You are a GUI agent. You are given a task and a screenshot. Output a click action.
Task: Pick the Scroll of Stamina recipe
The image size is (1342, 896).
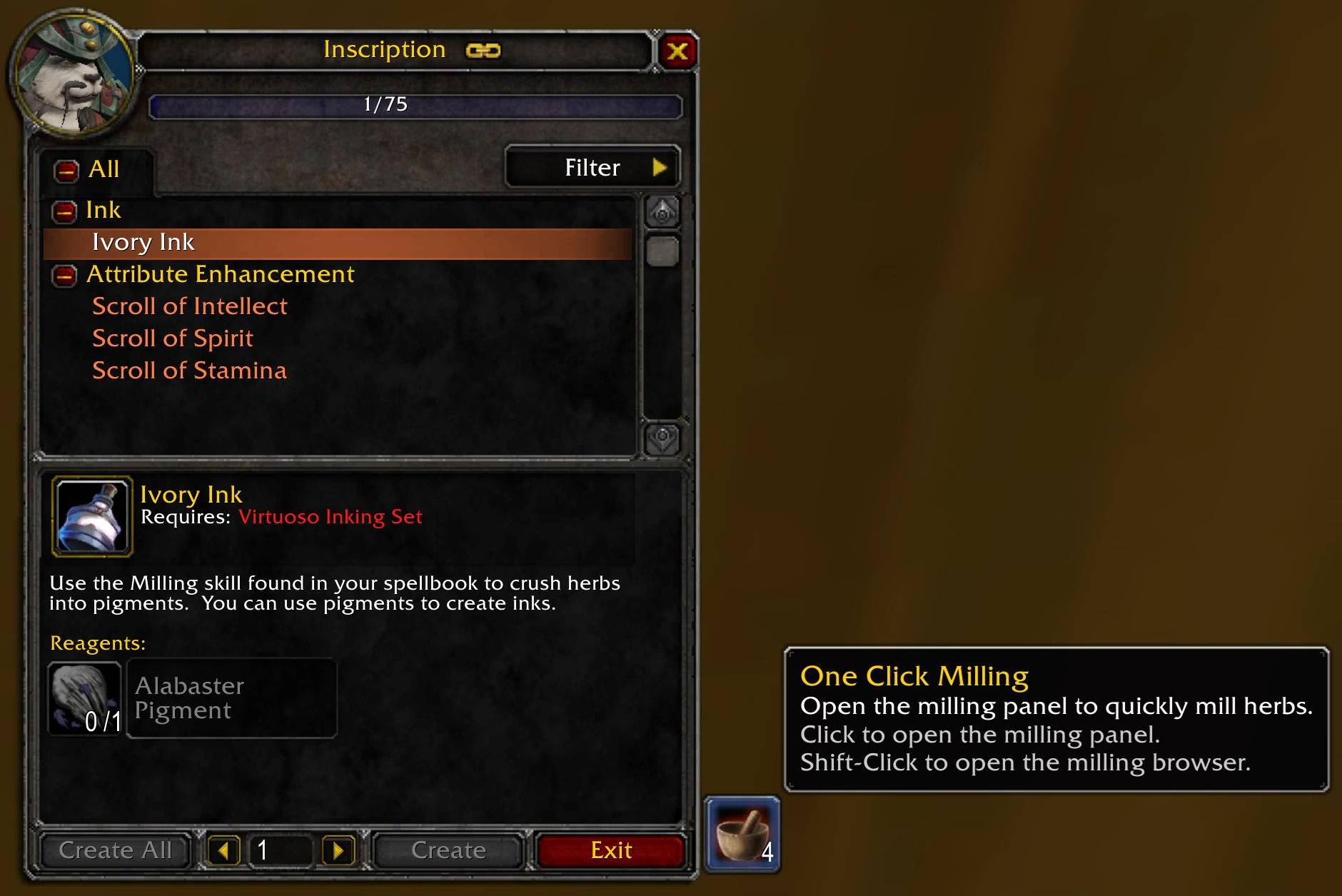point(189,371)
